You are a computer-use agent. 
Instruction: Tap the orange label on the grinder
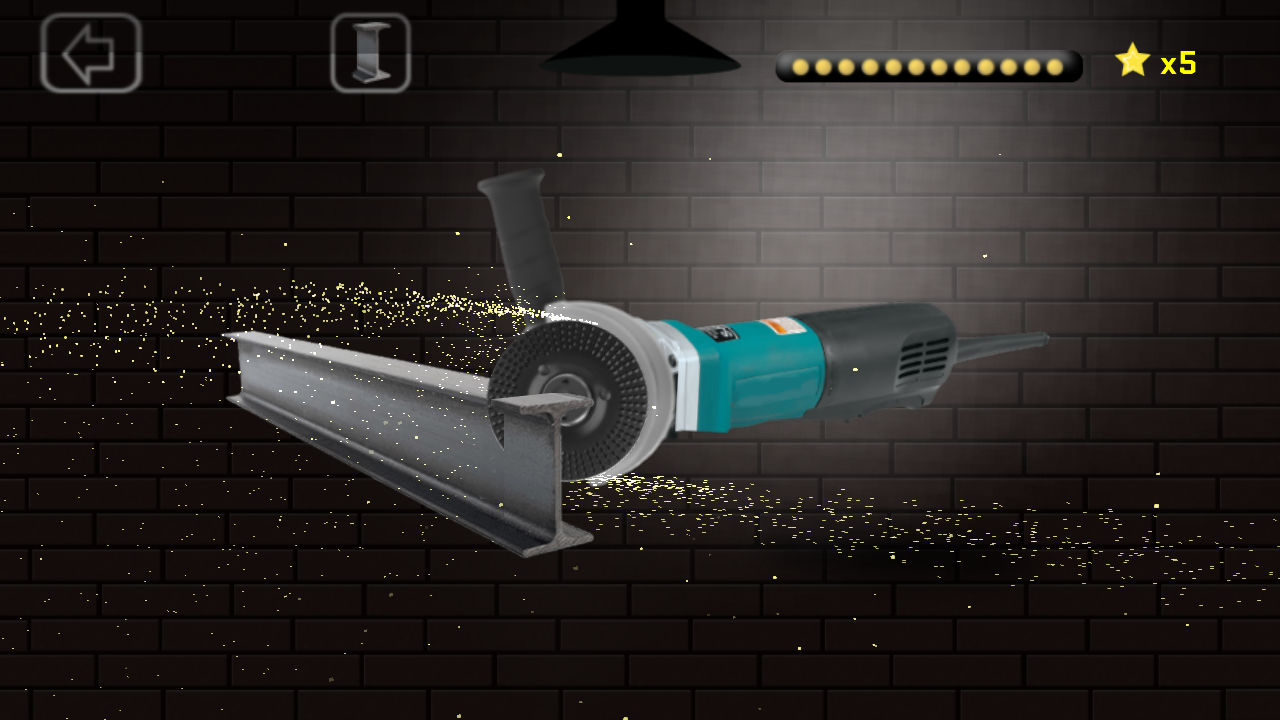point(775,325)
